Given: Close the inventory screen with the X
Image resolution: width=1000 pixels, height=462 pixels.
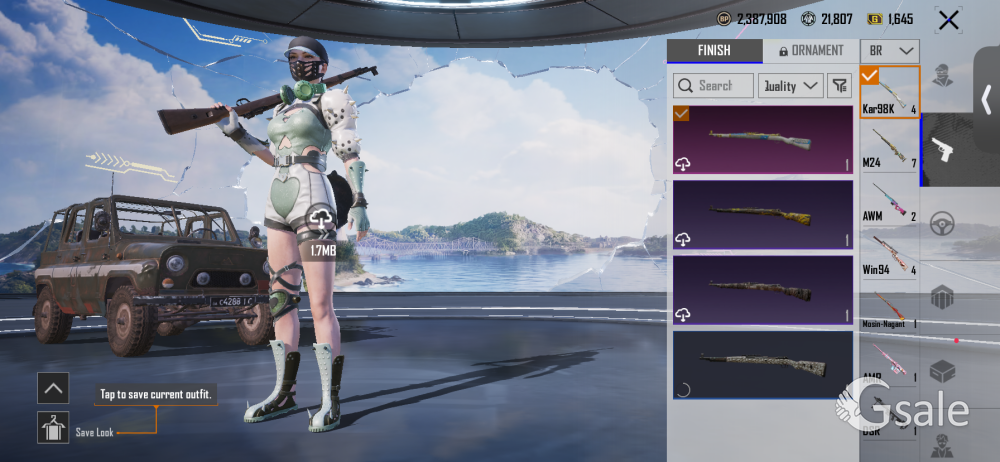Looking at the screenshot, I should (x=948, y=20).
